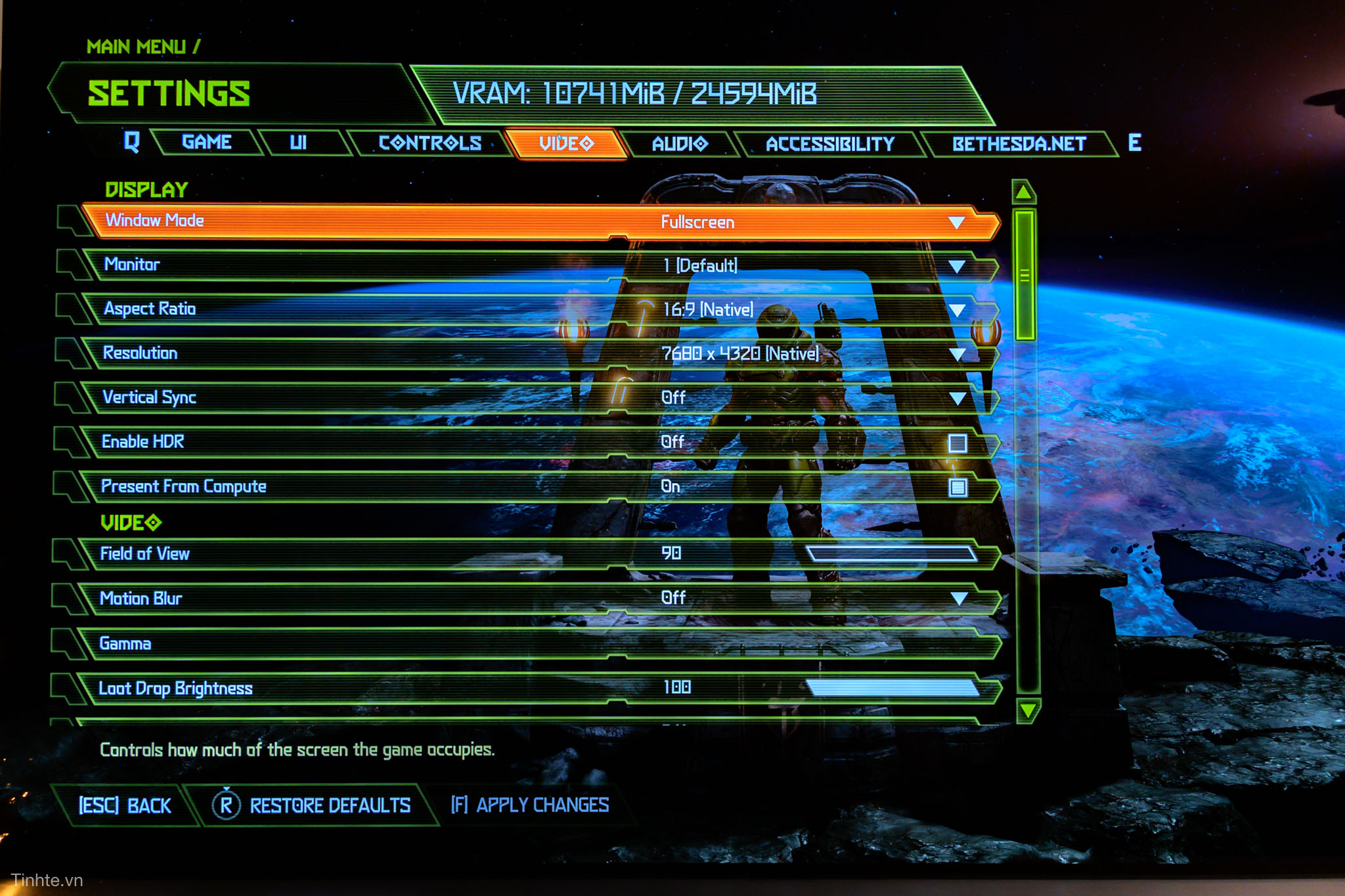Click the scrollbar down arrow

tap(1026, 710)
